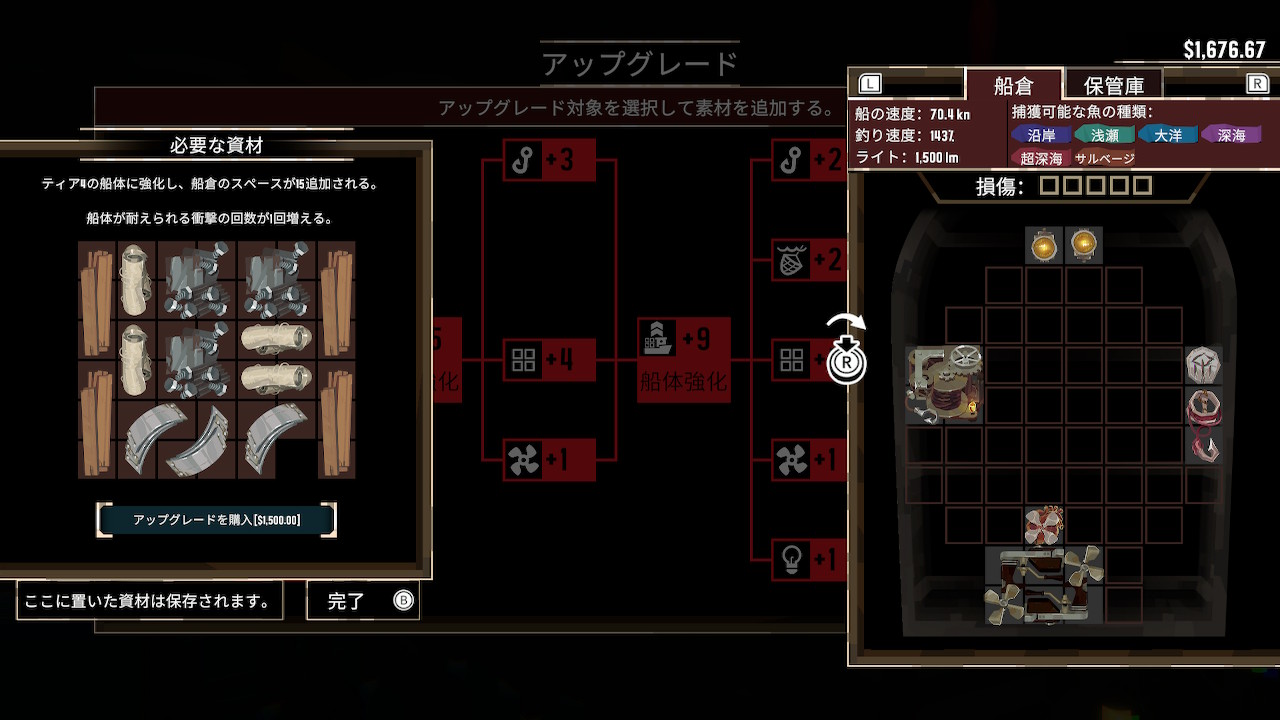The width and height of the screenshot is (1280, 720).
Task: Confirm with the 完了 button
Action: [363, 601]
